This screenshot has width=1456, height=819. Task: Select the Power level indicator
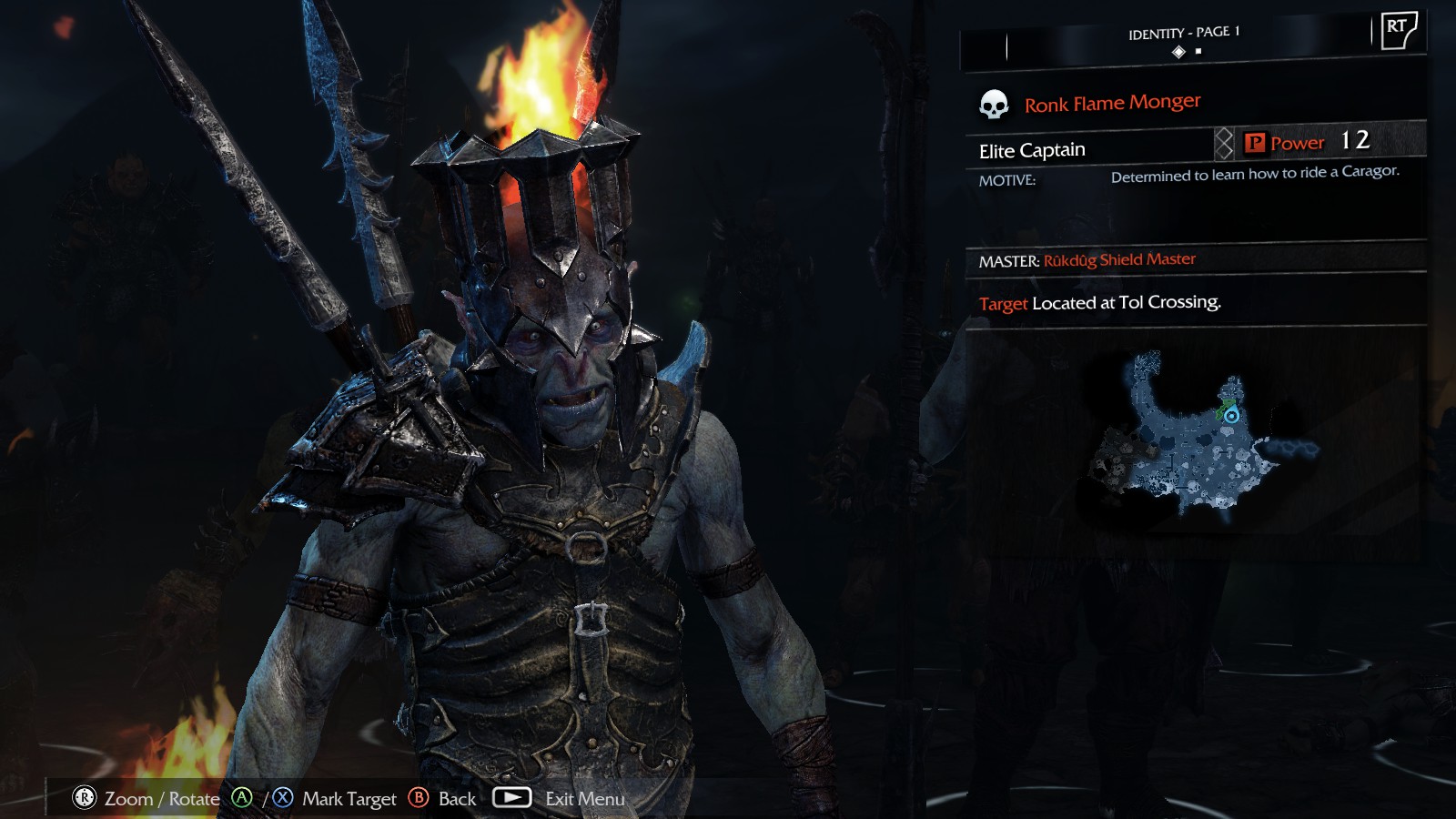click(1307, 142)
